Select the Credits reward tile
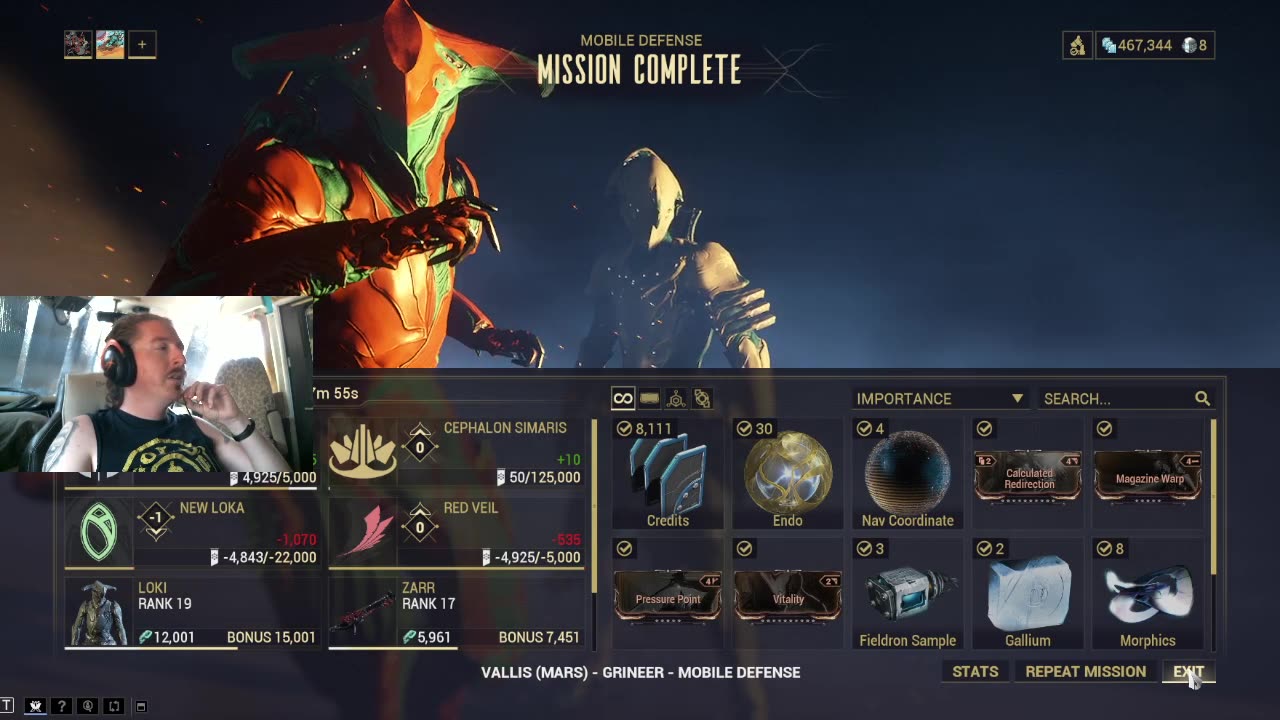This screenshot has height=720, width=1280. coord(668,475)
